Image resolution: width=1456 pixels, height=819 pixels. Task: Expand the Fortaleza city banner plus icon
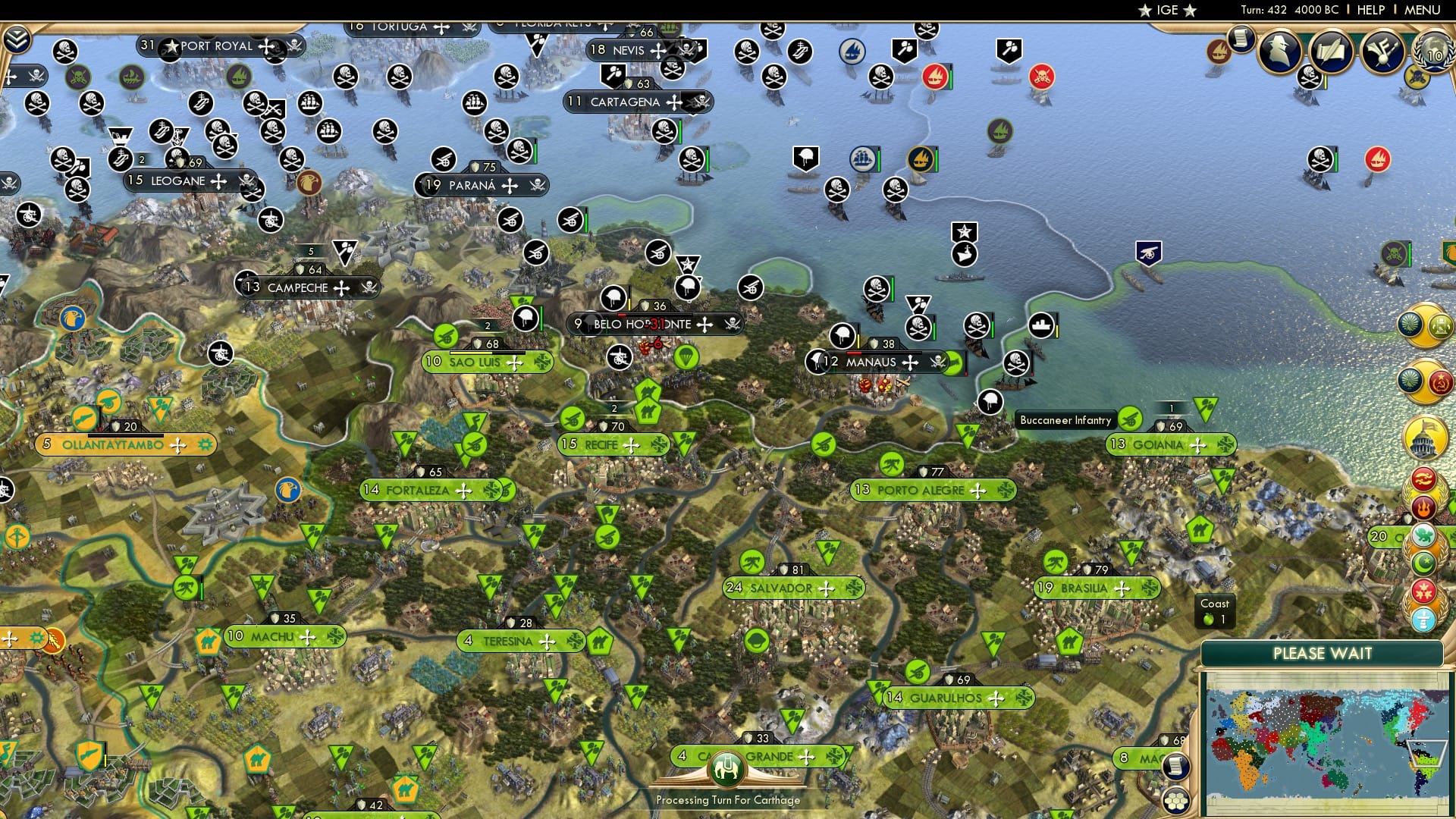[x=463, y=491]
